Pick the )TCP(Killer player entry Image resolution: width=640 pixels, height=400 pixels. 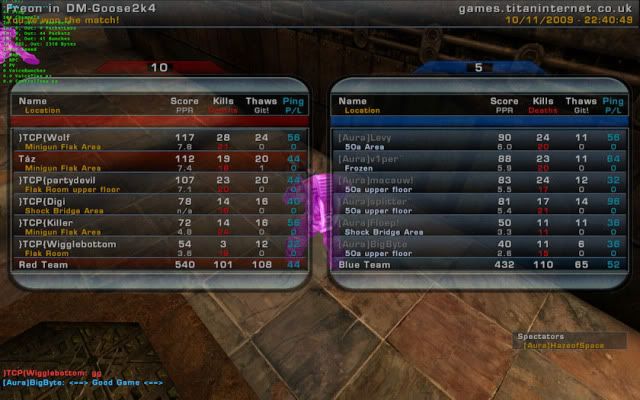160,226
